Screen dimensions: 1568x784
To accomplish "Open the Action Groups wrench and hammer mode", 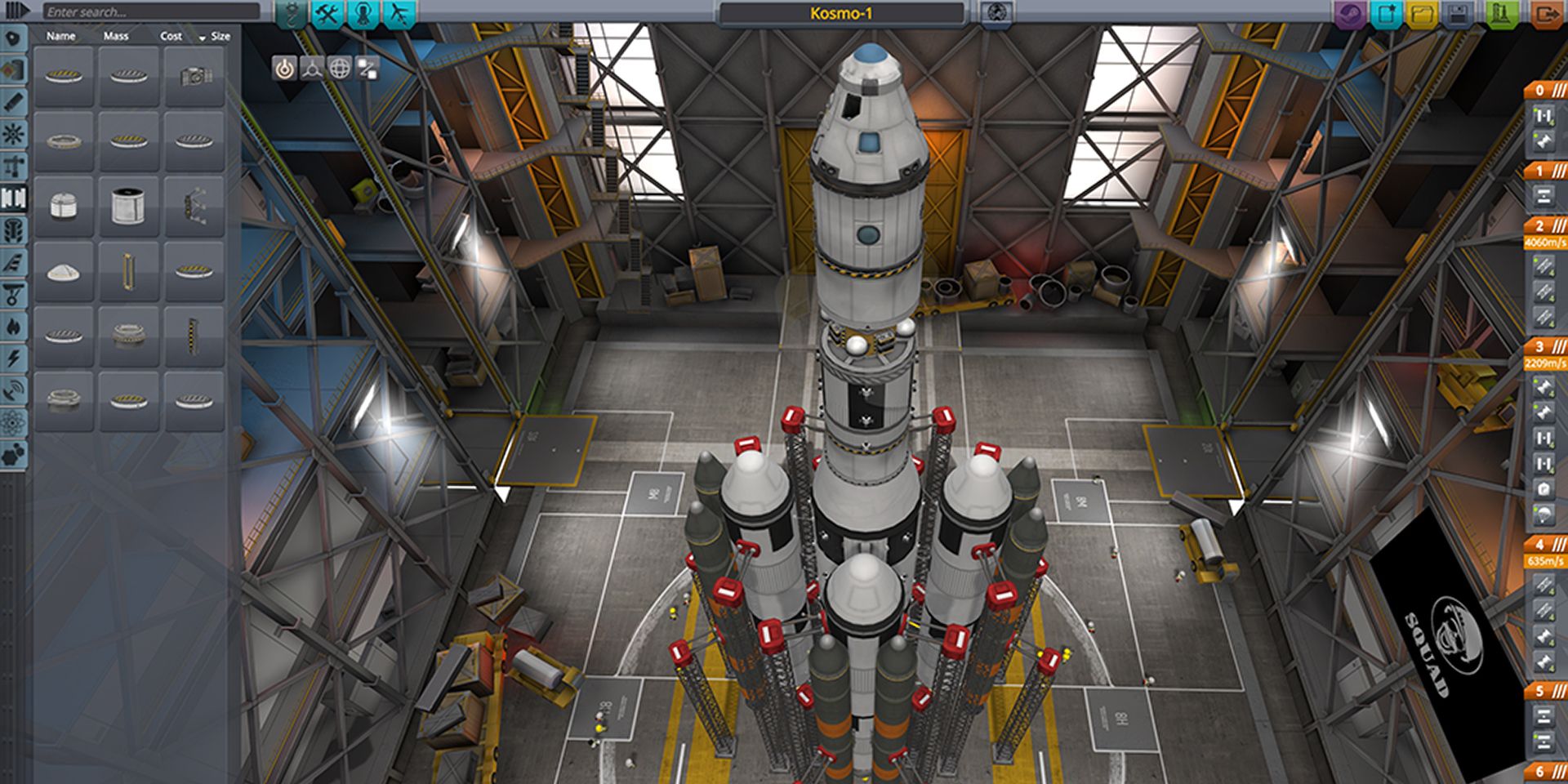I will pyautogui.click(x=327, y=13).
